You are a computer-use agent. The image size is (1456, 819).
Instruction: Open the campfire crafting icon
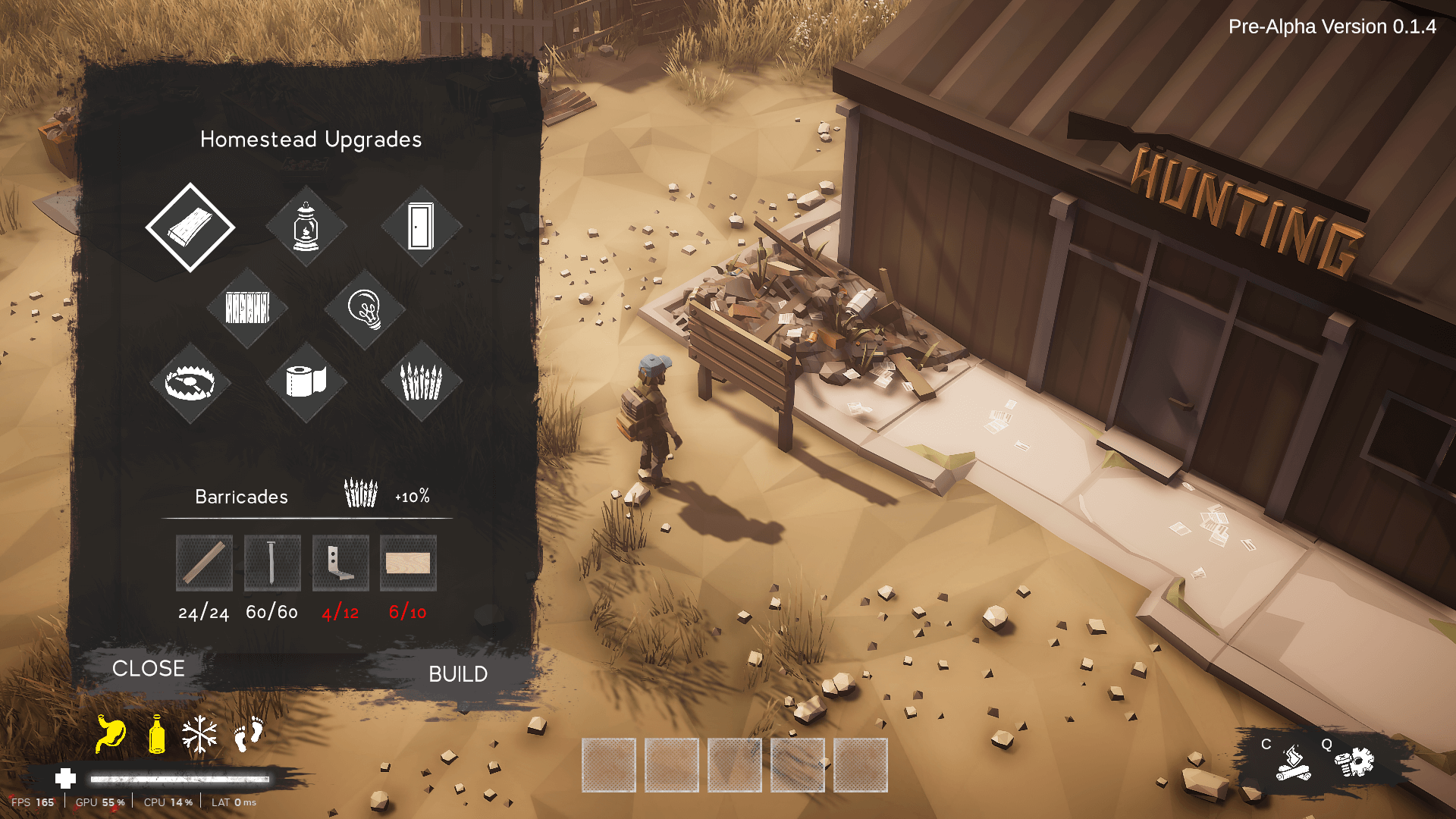click(x=1293, y=763)
